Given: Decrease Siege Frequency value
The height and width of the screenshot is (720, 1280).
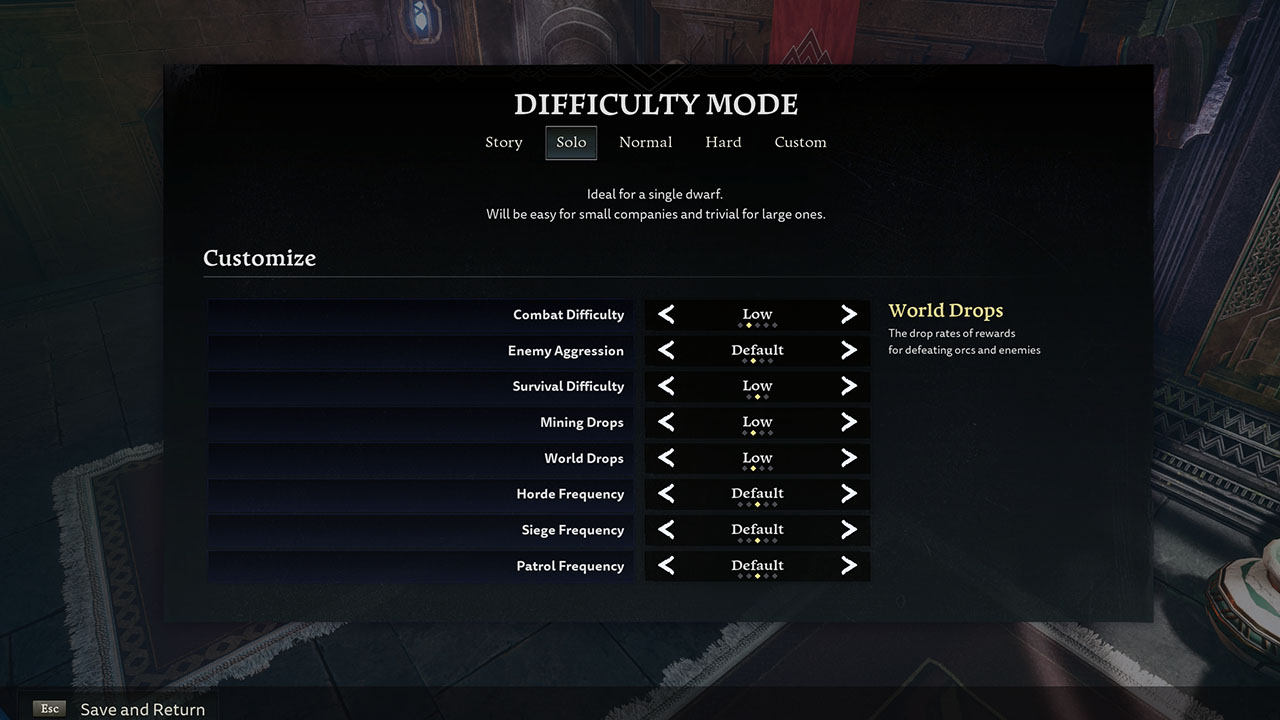Looking at the screenshot, I should [666, 530].
